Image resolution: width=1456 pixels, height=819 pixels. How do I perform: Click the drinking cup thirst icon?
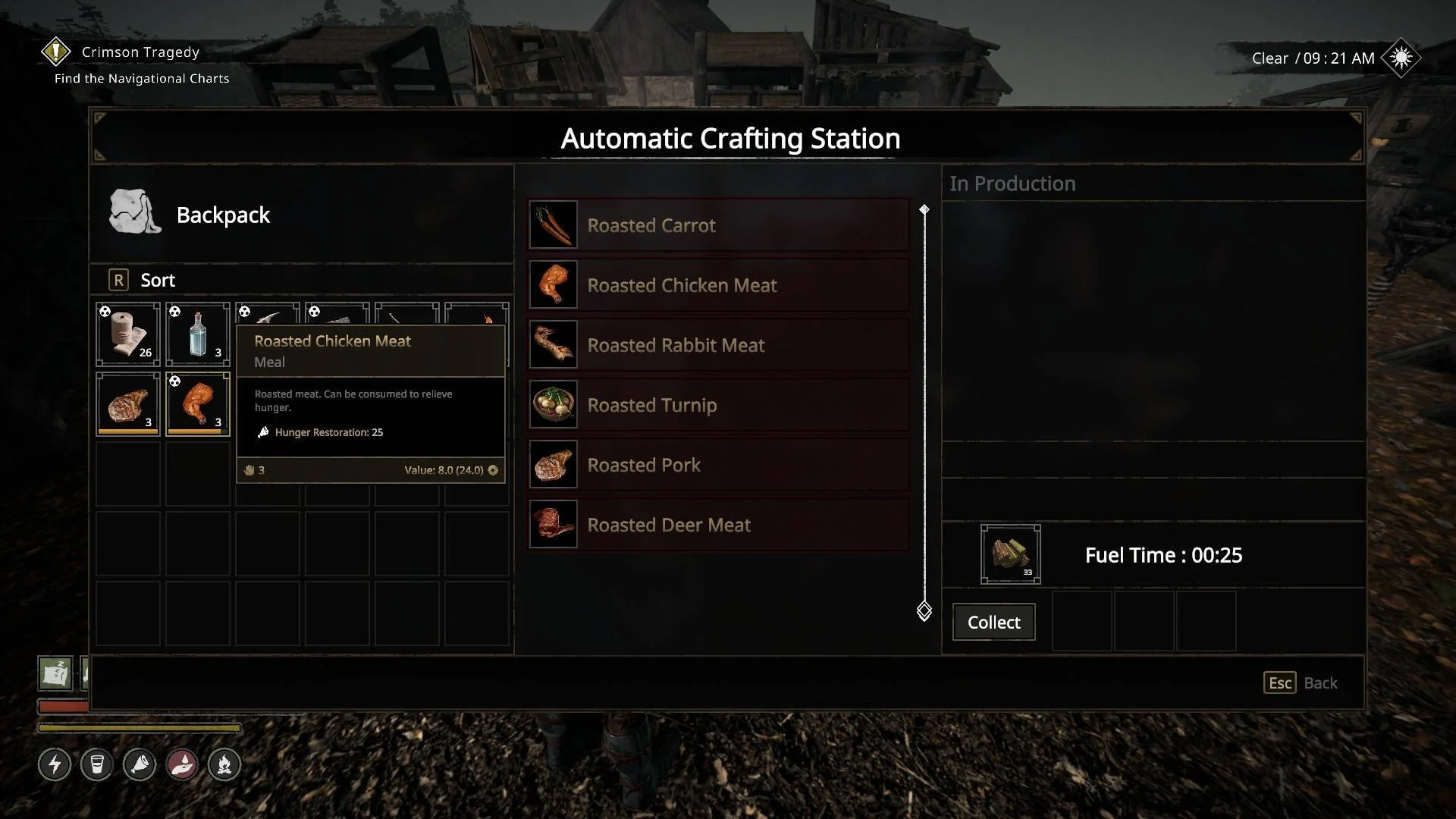97,764
